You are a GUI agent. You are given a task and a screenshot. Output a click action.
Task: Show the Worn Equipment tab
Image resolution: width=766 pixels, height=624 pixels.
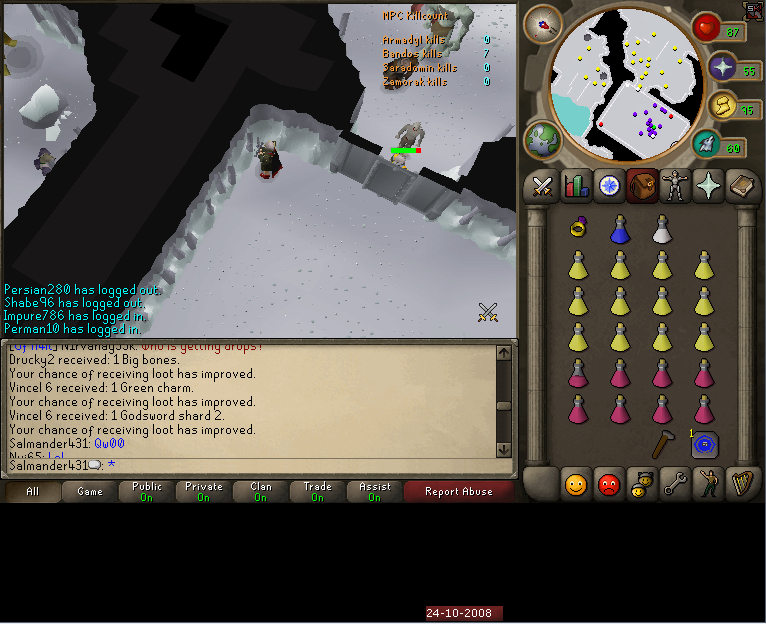coord(675,186)
